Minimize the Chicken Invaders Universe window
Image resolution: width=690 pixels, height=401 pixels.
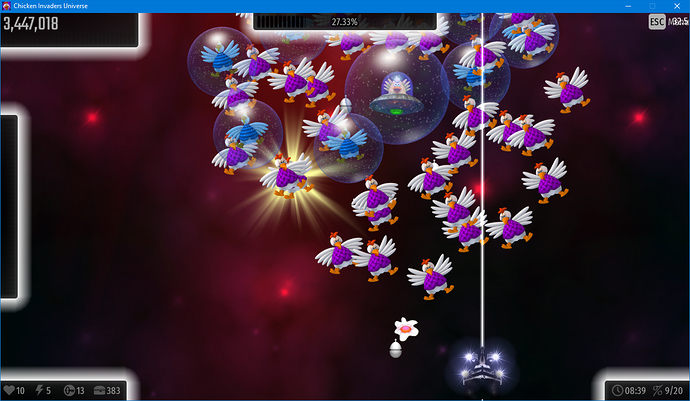click(x=626, y=6)
